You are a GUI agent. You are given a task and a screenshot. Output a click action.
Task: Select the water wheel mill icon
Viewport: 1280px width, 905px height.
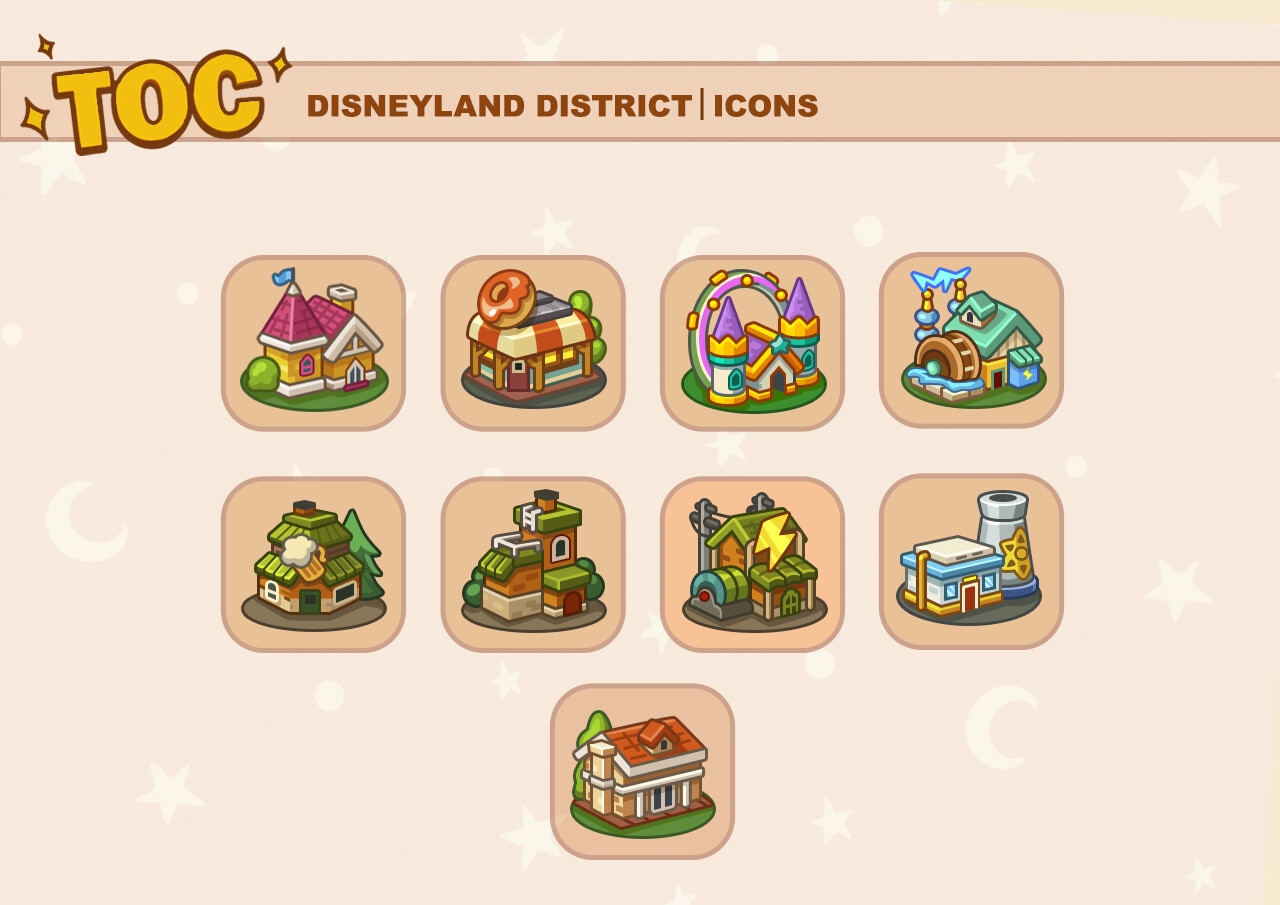click(971, 341)
